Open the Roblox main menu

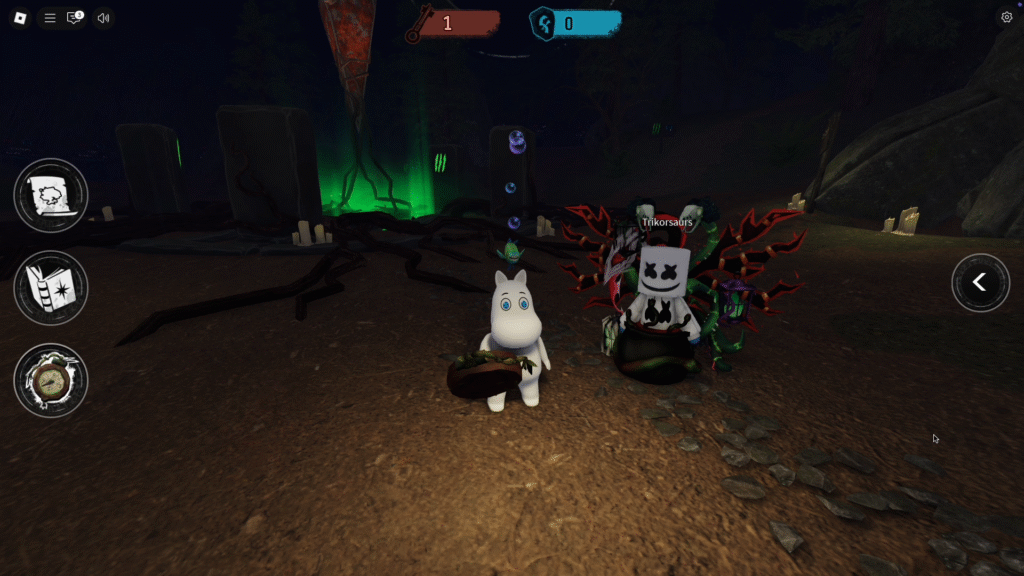click(20, 18)
